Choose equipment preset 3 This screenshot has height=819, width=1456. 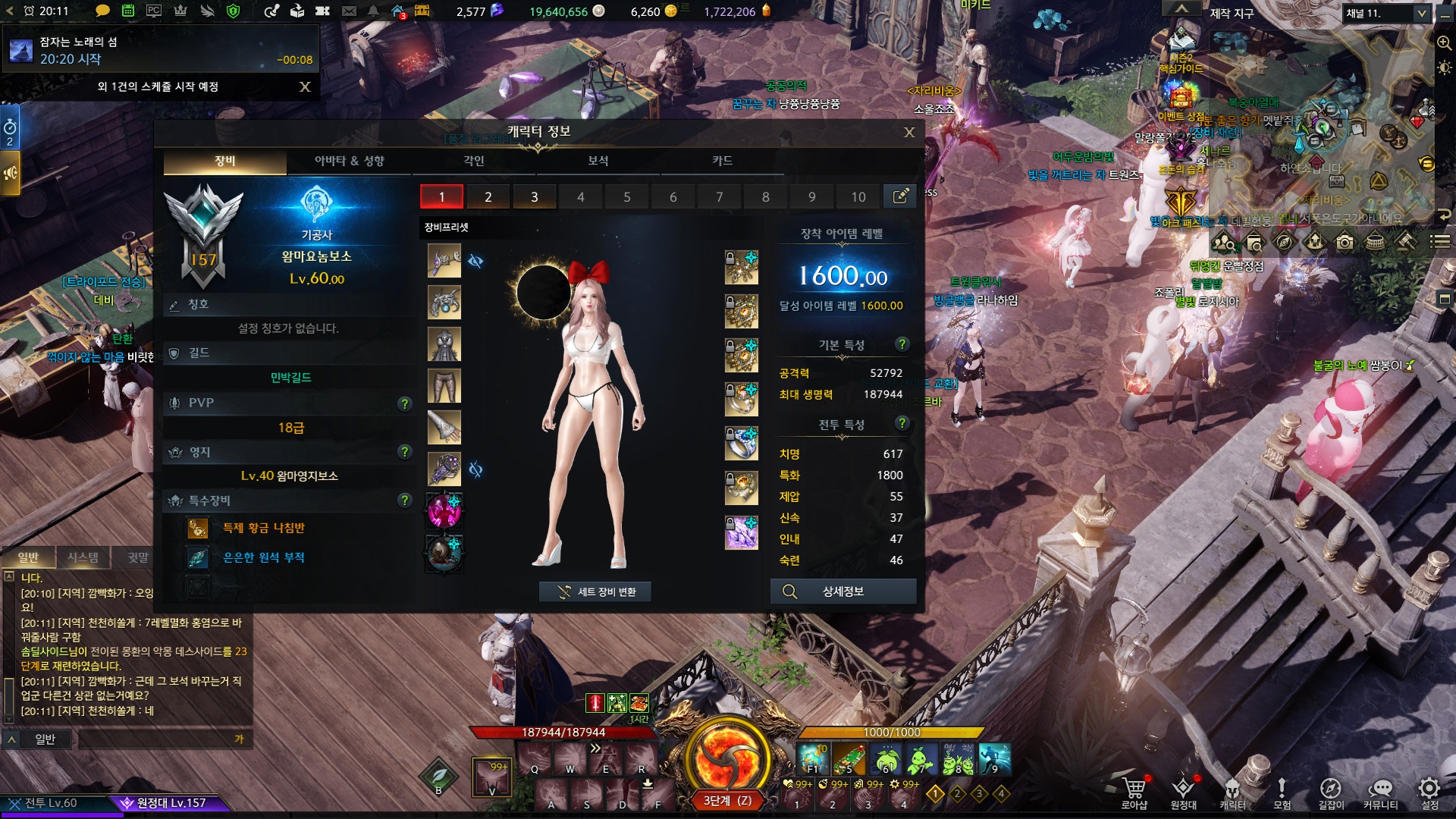534,197
